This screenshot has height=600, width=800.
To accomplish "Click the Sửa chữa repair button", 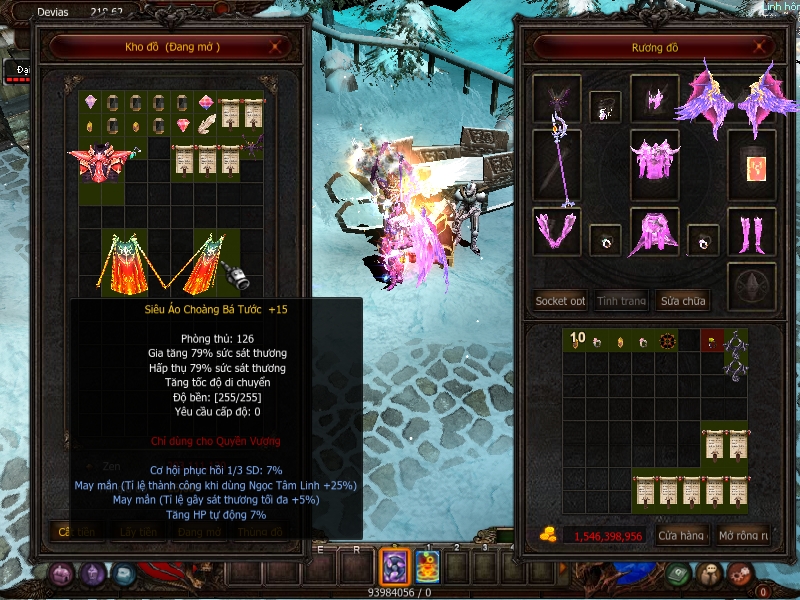I will (681, 300).
